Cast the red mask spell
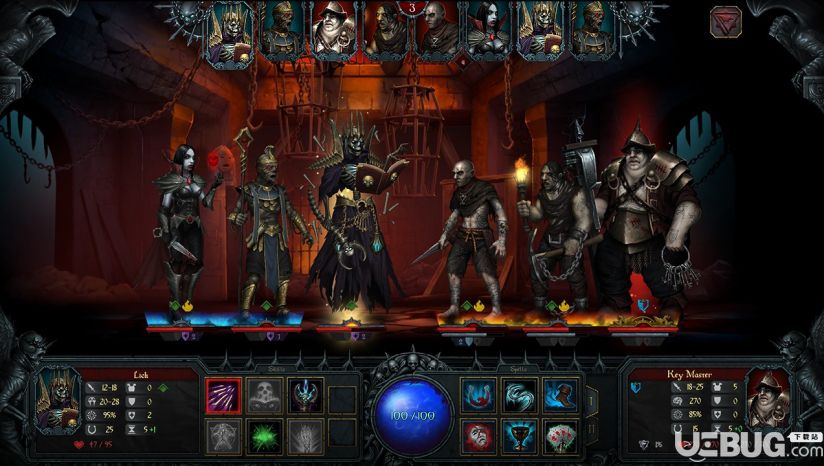The width and height of the screenshot is (824, 466). (x=479, y=437)
